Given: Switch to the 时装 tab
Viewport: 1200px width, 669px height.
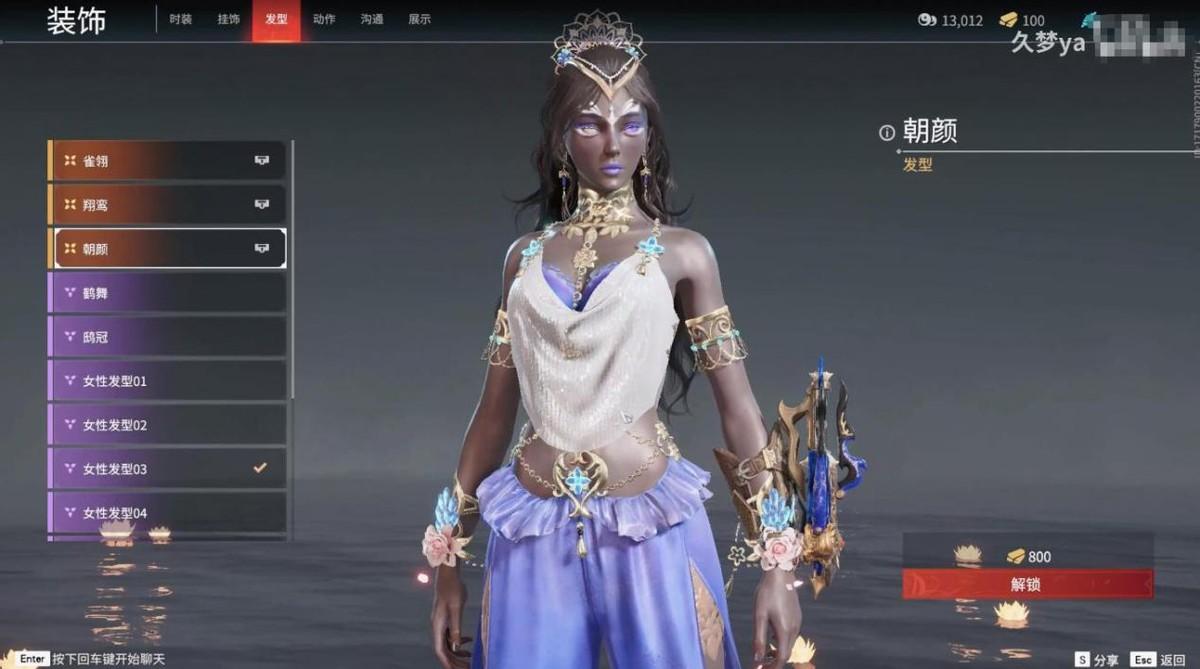Looking at the screenshot, I should [x=180, y=19].
